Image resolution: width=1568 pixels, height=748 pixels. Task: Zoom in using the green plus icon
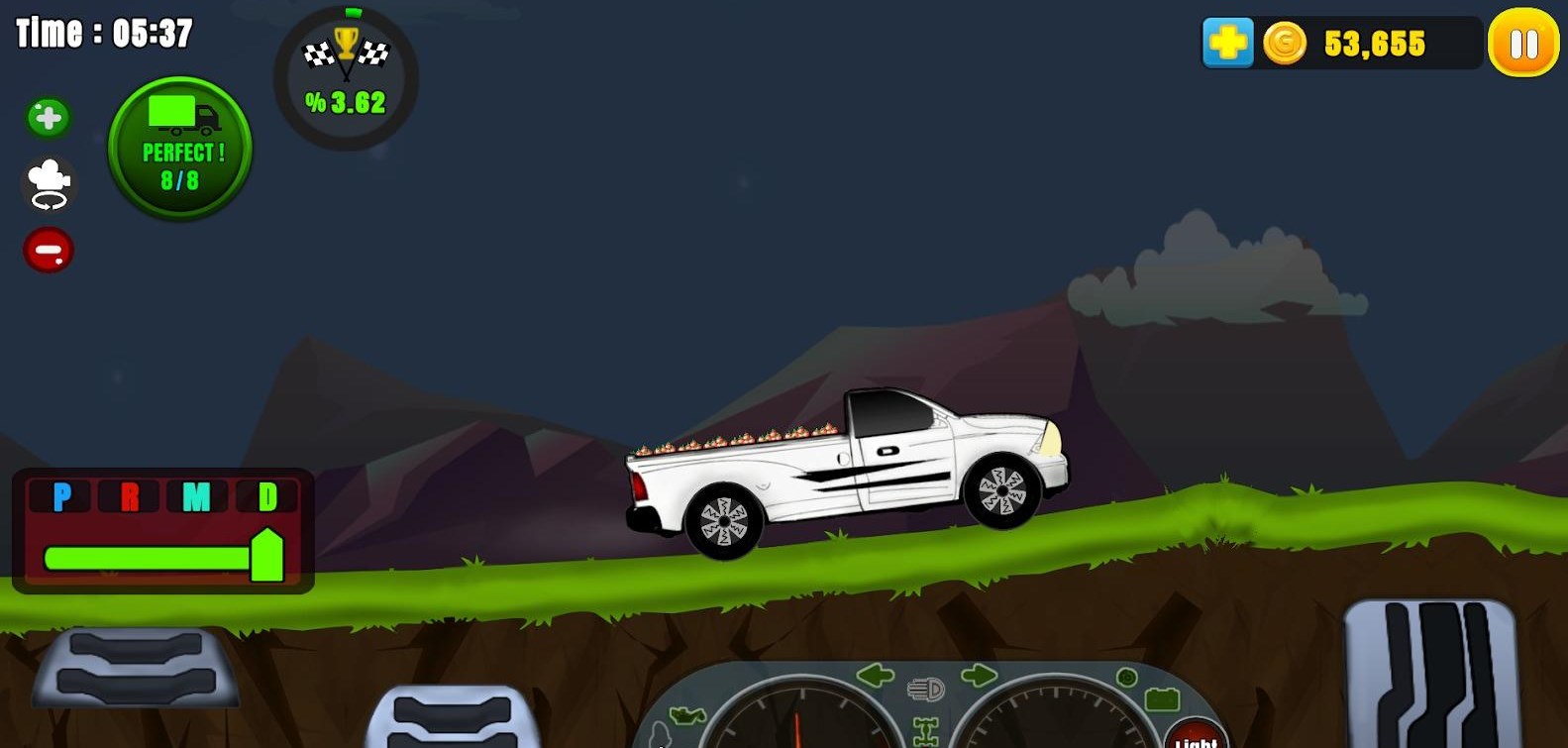(48, 116)
